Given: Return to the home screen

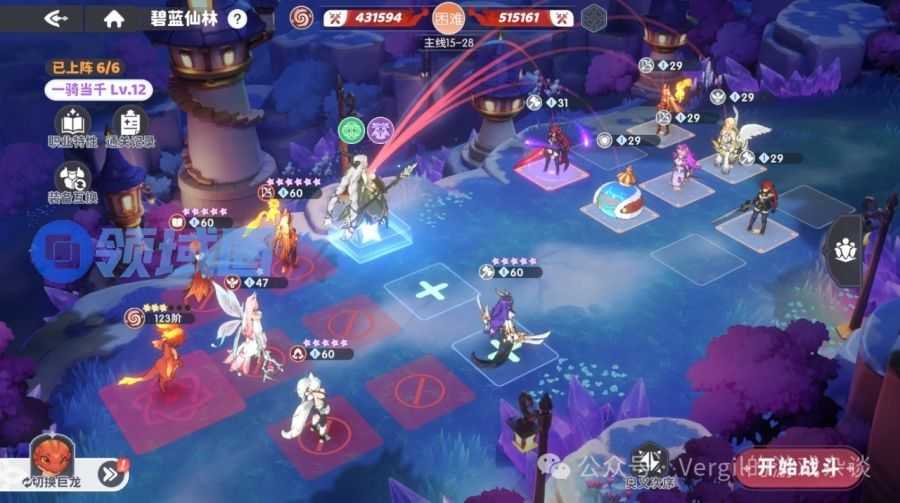Looking at the screenshot, I should point(114,18).
